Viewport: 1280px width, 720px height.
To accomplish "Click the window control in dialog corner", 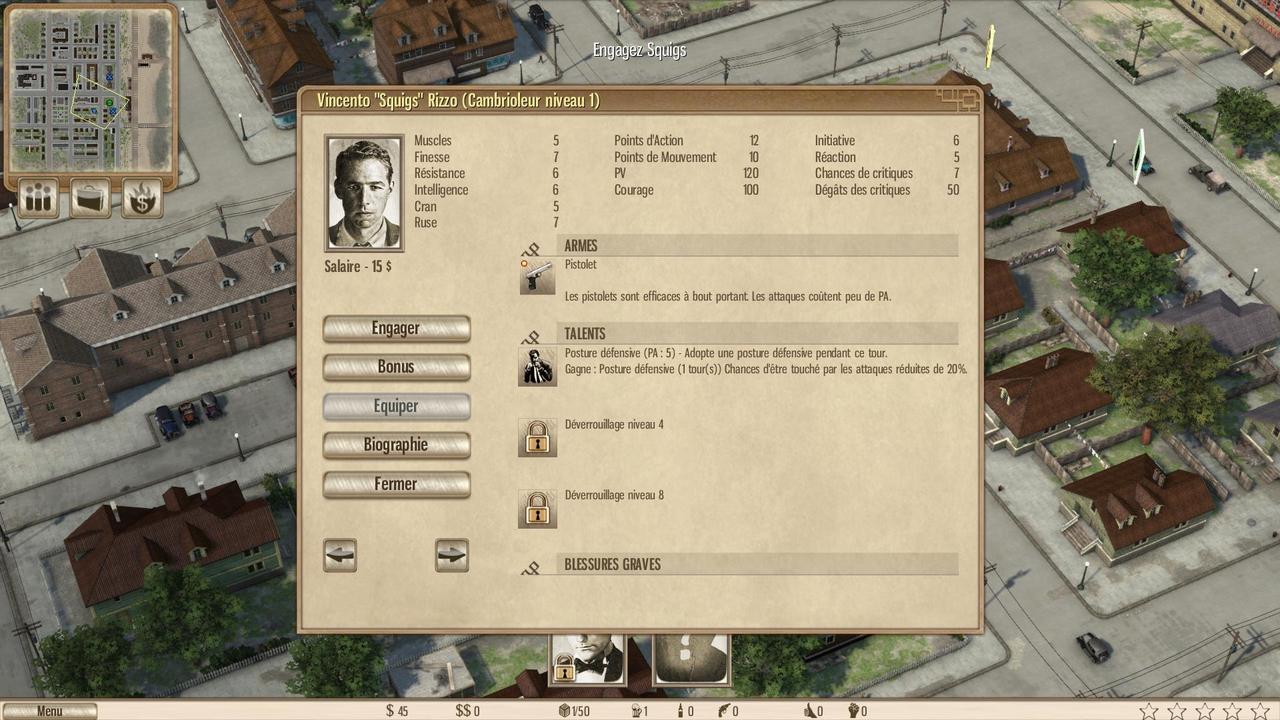I will pos(960,98).
